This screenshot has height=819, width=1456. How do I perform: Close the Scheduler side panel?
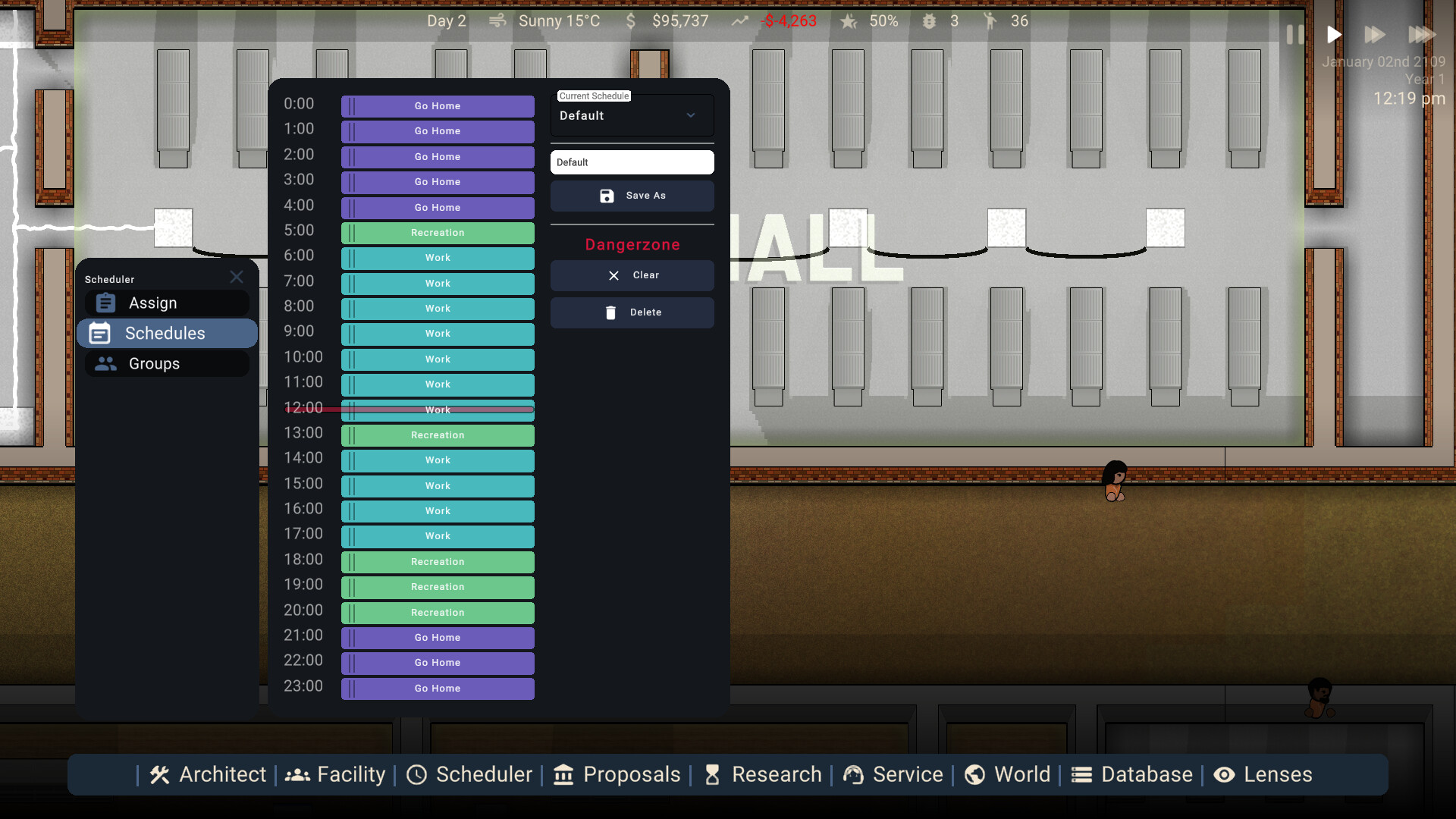(x=236, y=277)
